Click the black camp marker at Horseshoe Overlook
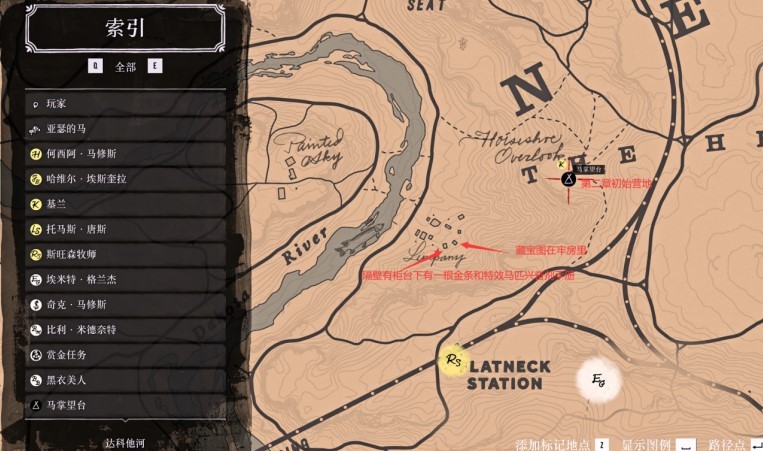The width and height of the screenshot is (763, 451). [567, 180]
